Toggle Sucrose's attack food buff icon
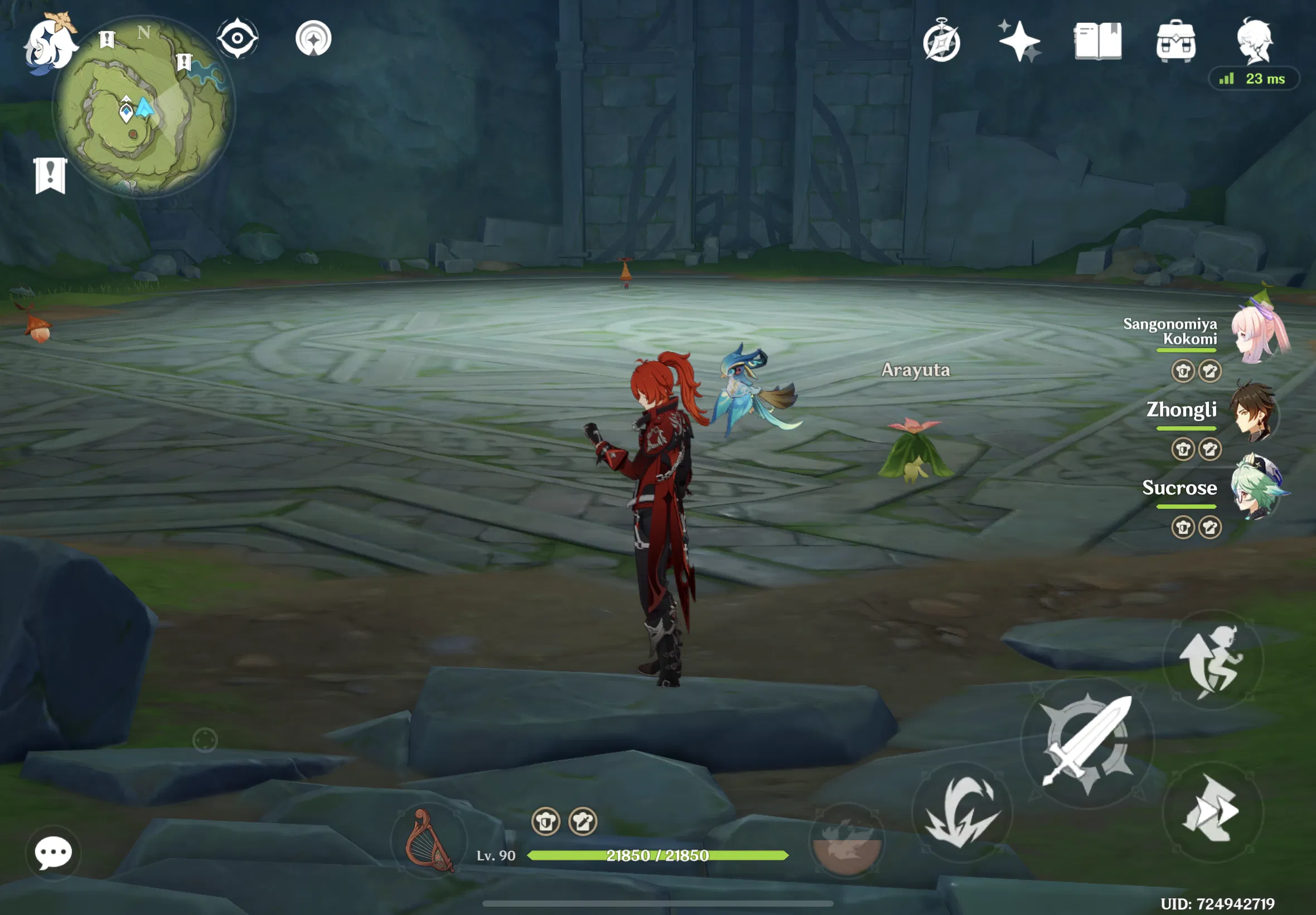This screenshot has width=1316, height=915. (1210, 527)
